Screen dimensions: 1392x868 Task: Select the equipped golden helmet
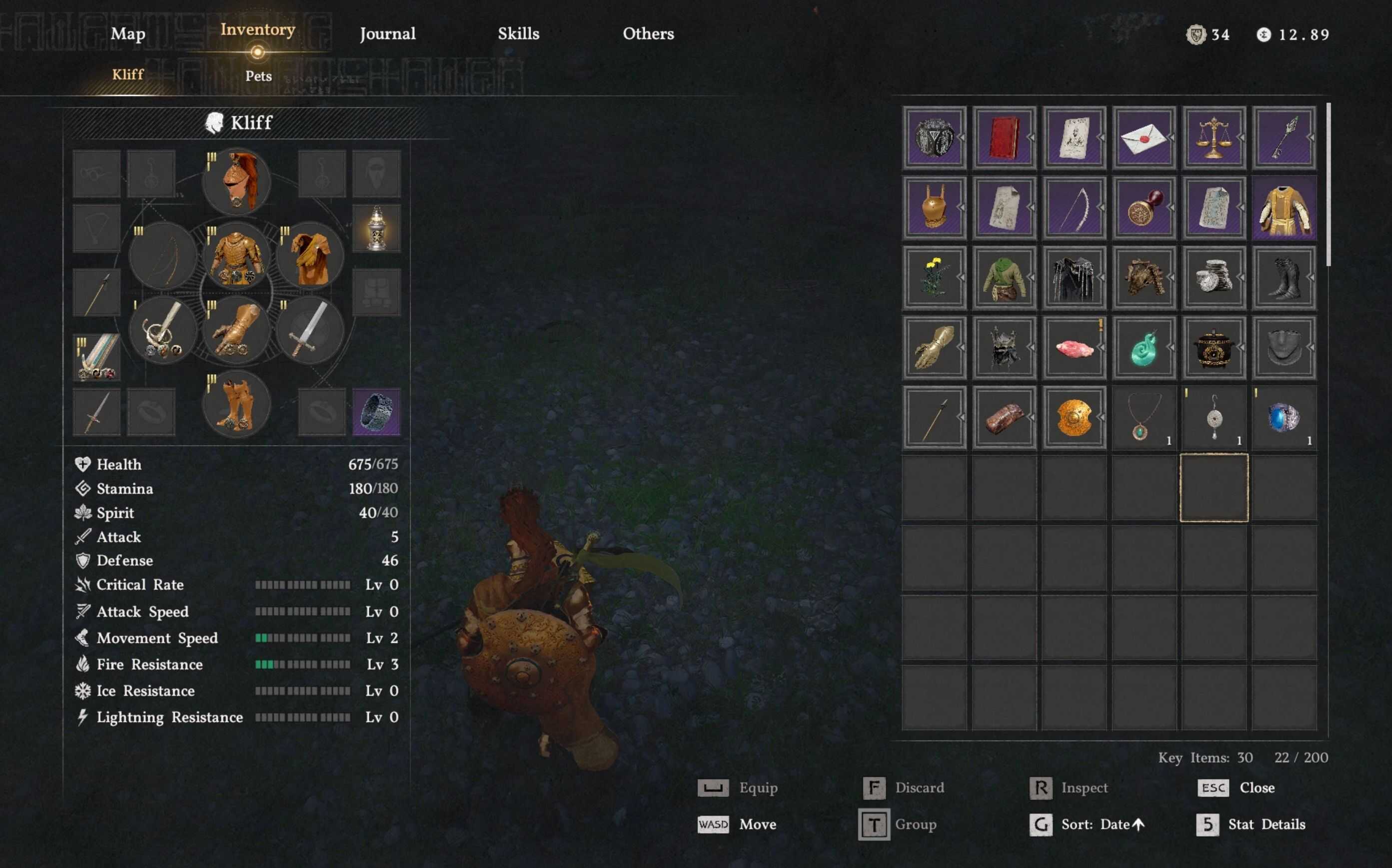point(236,181)
